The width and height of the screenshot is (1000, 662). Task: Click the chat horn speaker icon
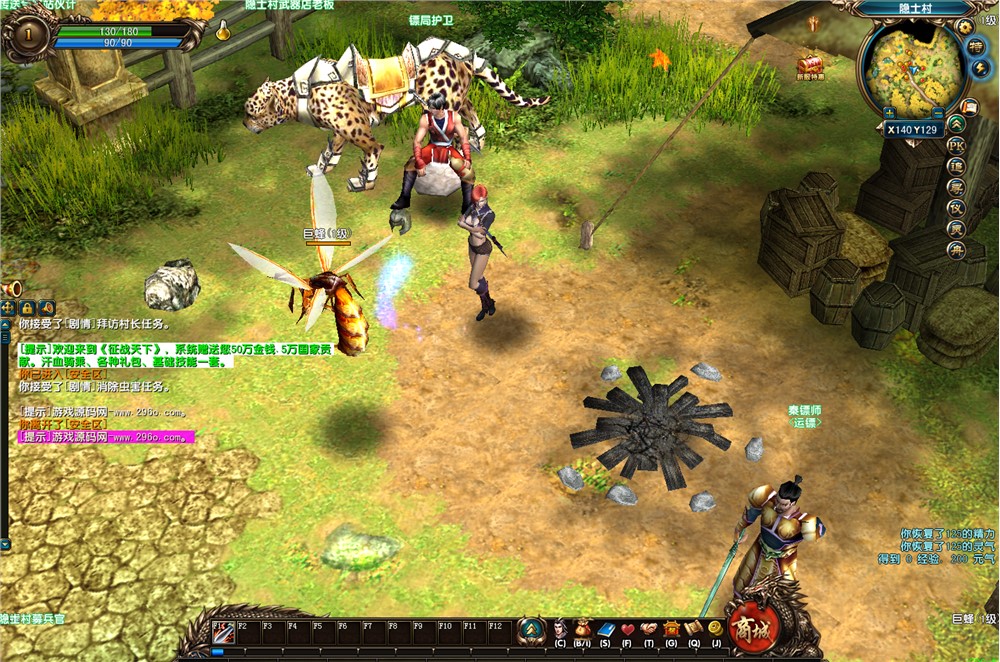pyautogui.click(x=9, y=289)
